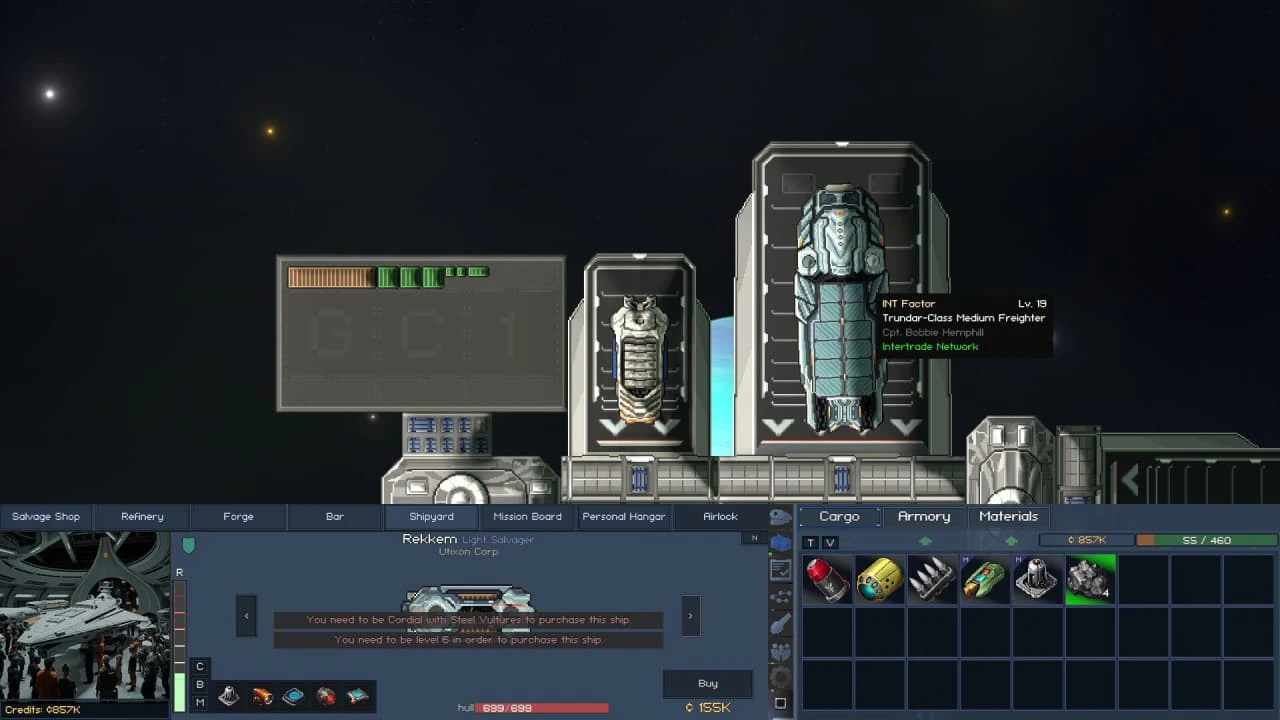Image resolution: width=1280 pixels, height=720 pixels.
Task: Select the yellow battery item in cargo
Action: (880, 580)
